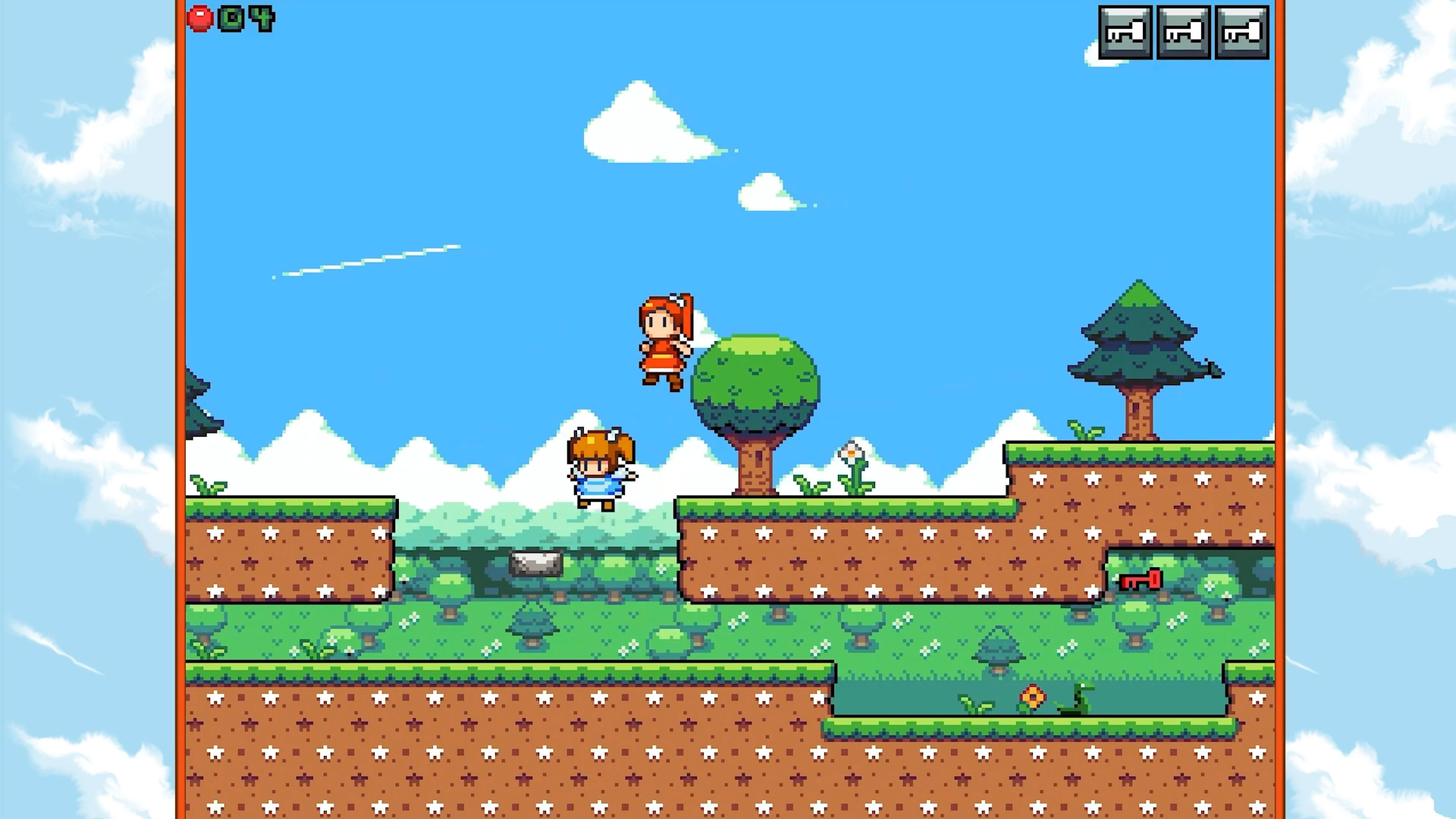Click the orange flower near the pond
1456x819 pixels.
point(1032,697)
